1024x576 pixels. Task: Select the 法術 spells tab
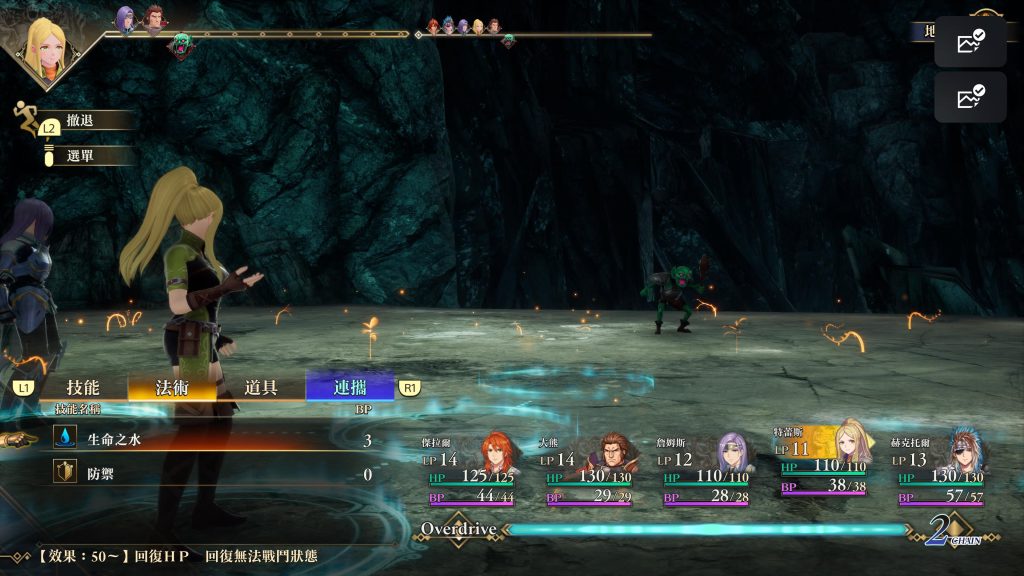pos(172,388)
